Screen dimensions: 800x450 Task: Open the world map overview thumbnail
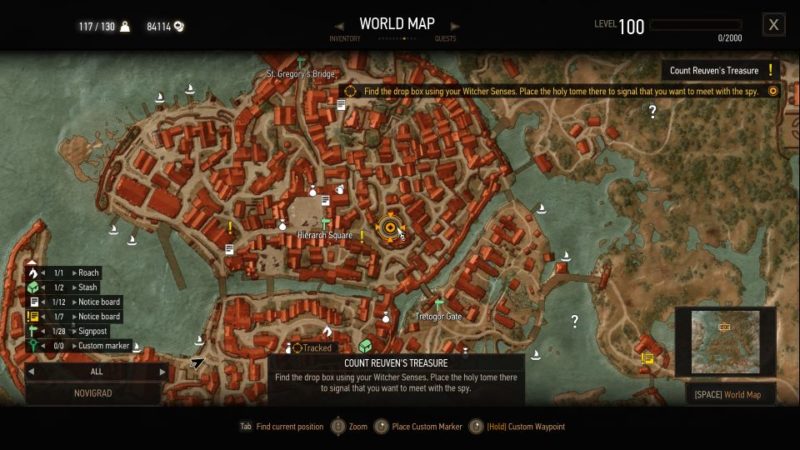point(724,341)
